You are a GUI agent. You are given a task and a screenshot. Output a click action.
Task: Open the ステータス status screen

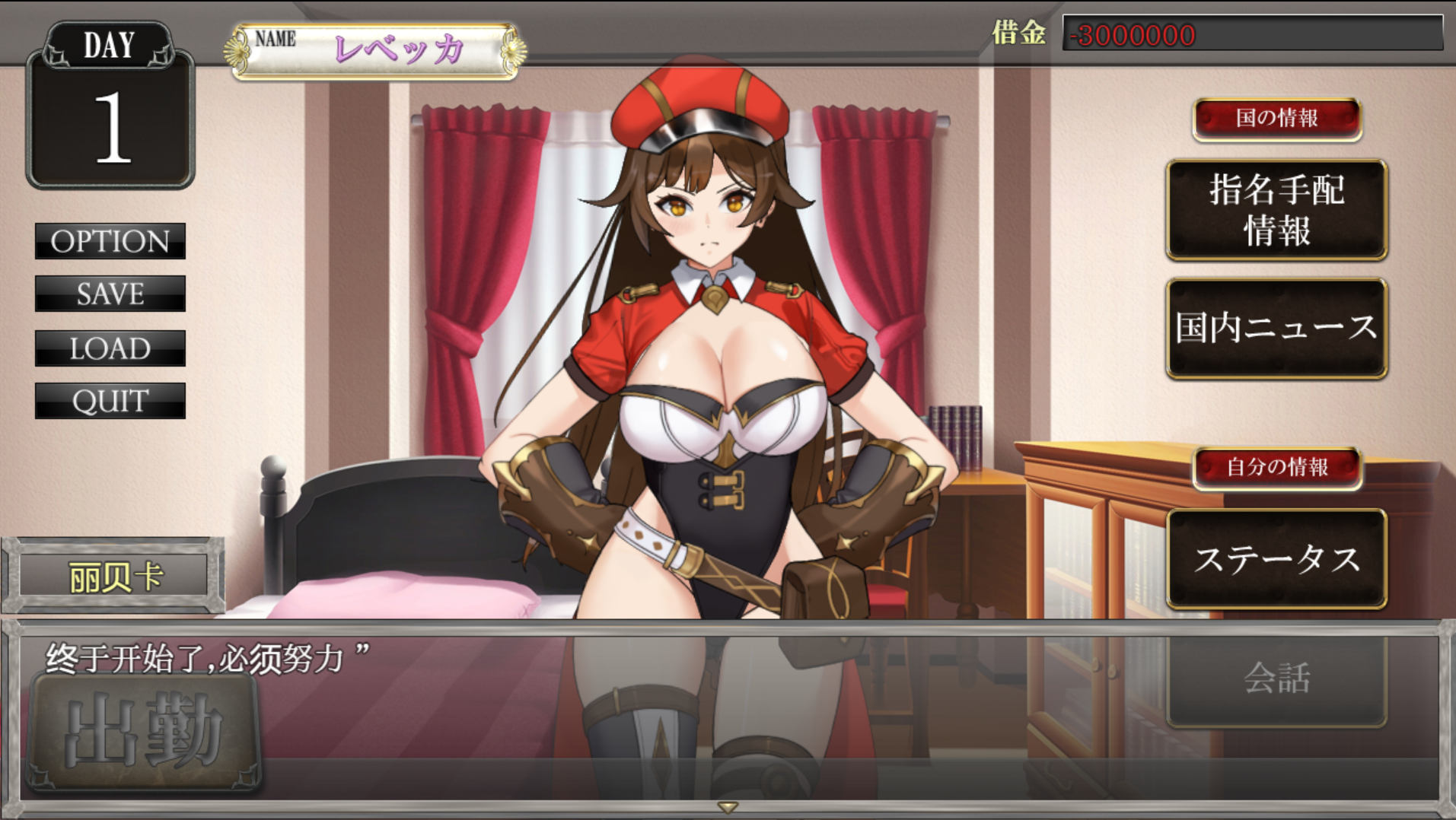click(1276, 557)
